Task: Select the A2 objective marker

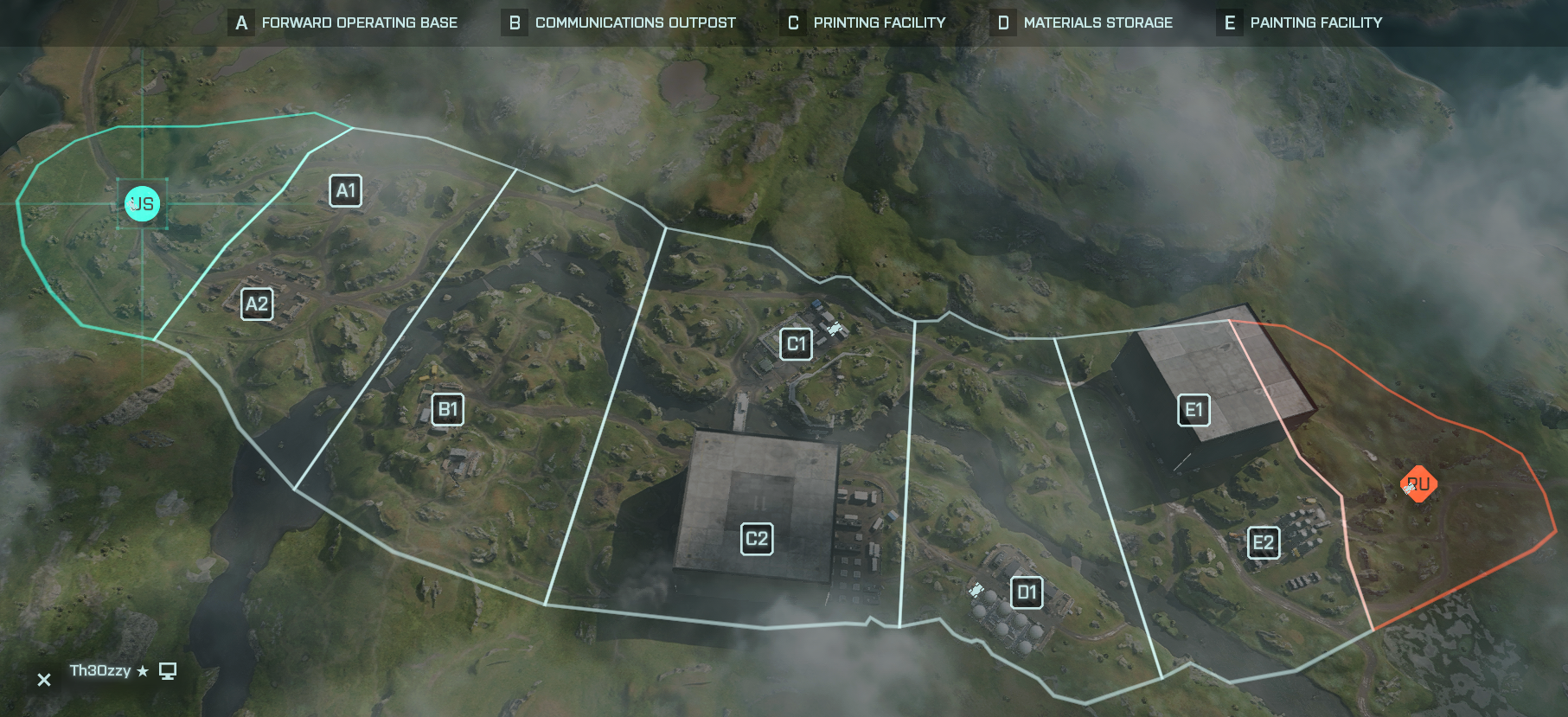Action: click(256, 304)
